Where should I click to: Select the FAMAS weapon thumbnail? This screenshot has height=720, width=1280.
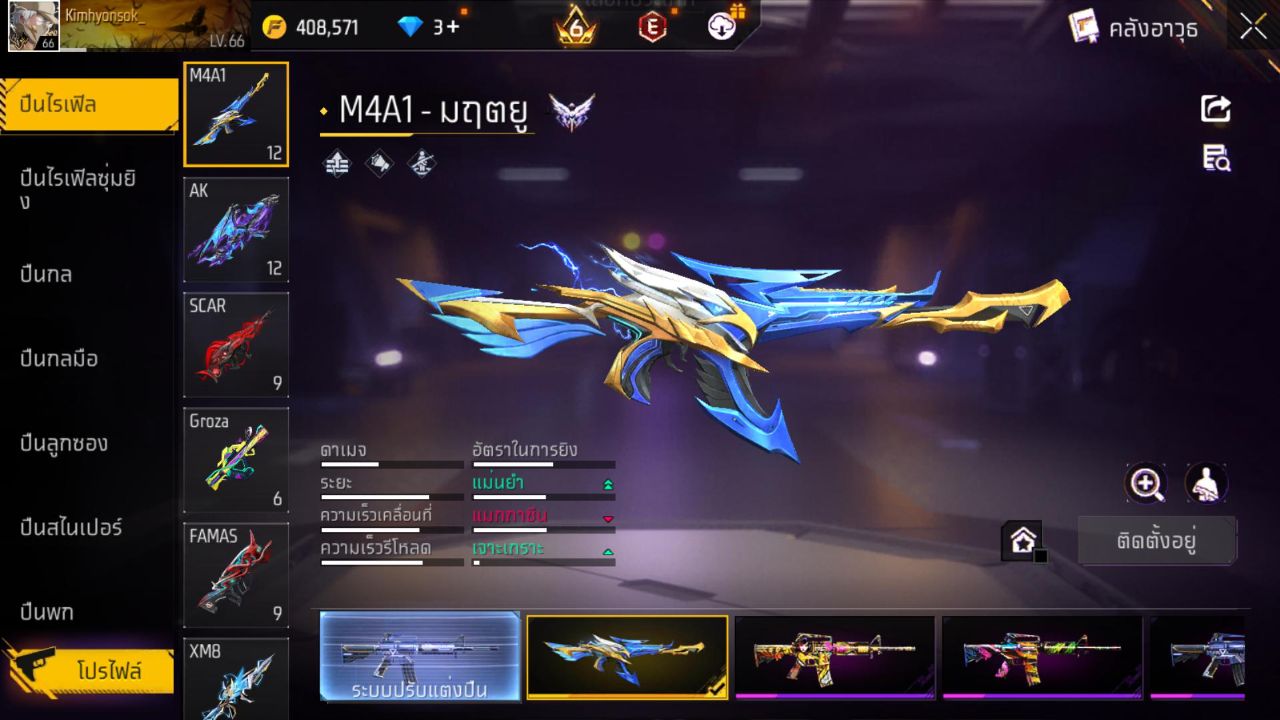(x=236, y=574)
